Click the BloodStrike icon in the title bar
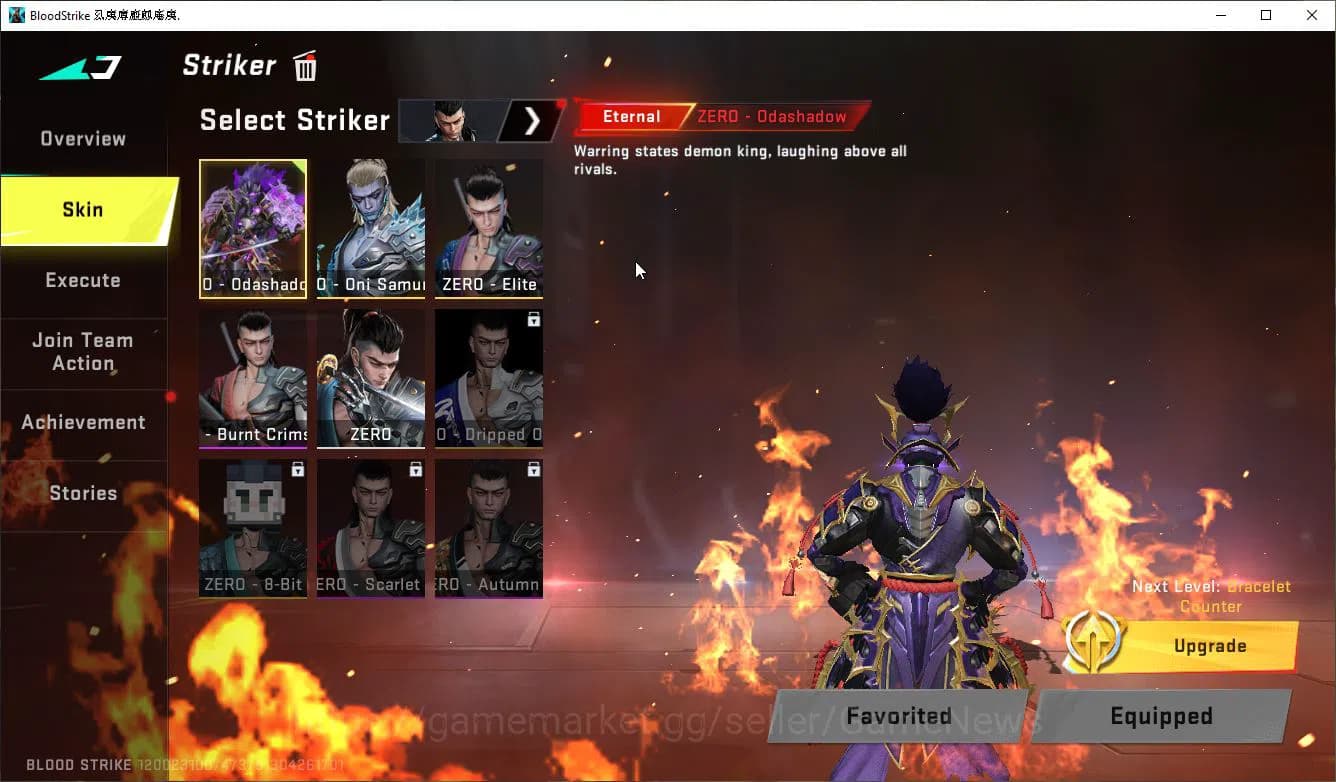1336x782 pixels. pyautogui.click(x=15, y=15)
